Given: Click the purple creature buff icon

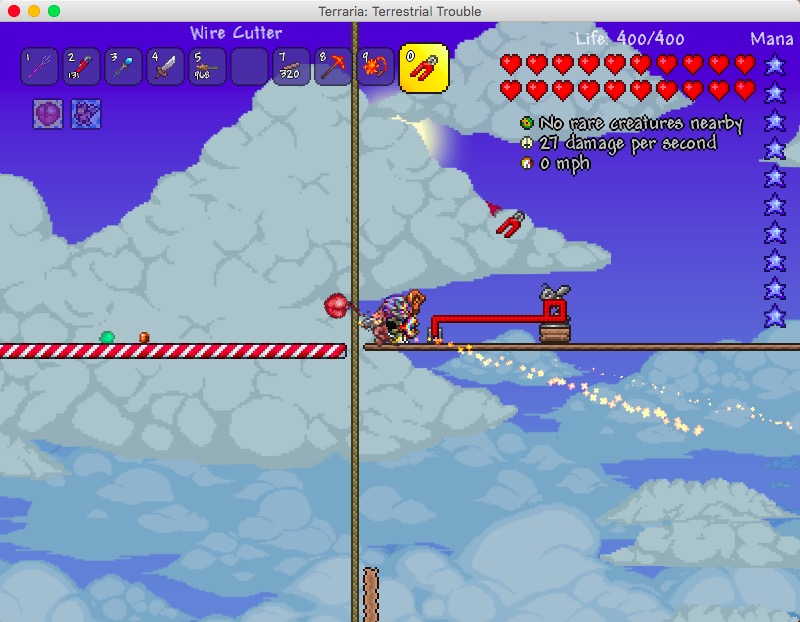Looking at the screenshot, I should [85, 114].
